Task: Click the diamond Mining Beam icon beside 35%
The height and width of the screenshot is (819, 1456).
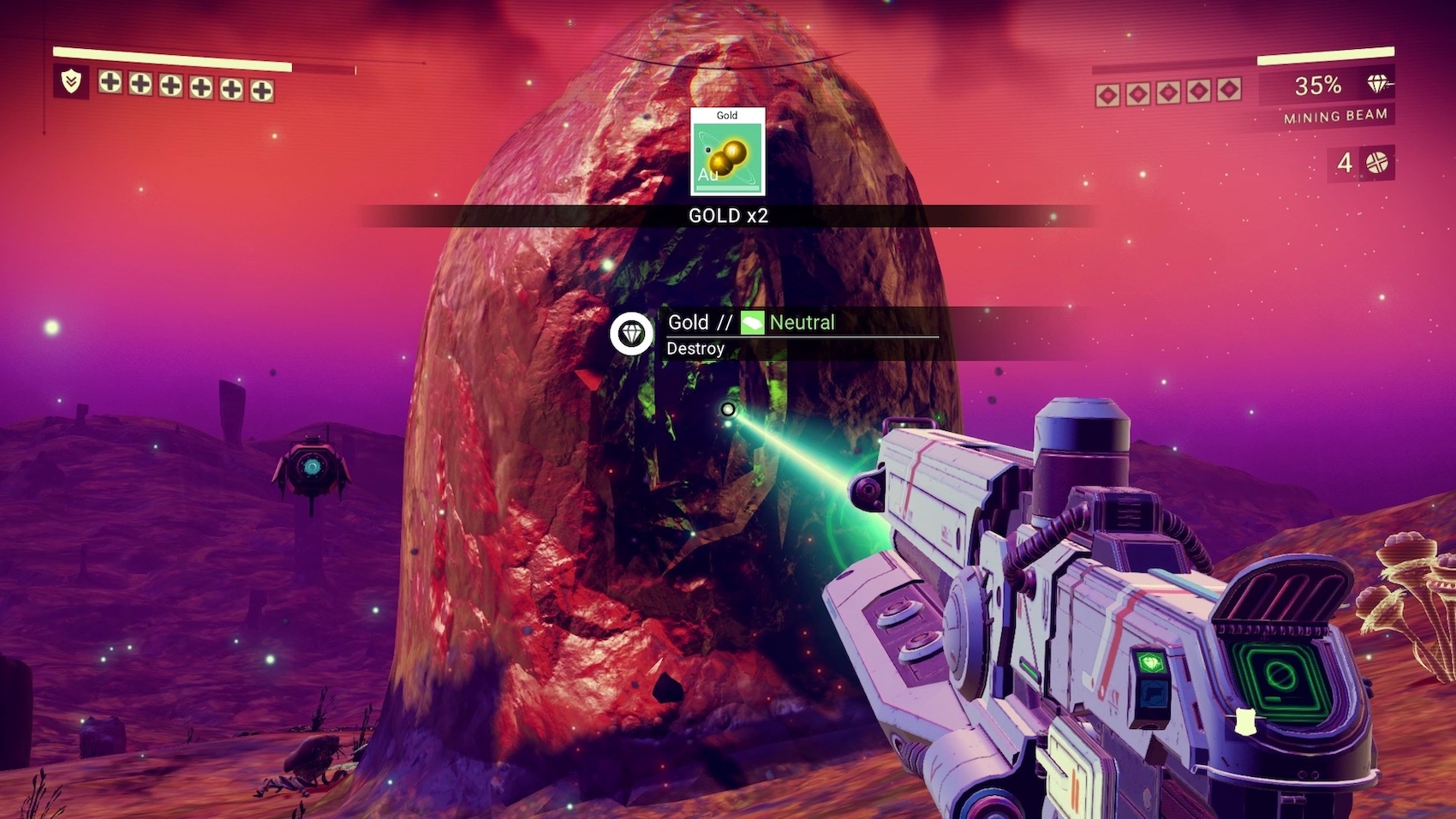Action: tap(1377, 85)
